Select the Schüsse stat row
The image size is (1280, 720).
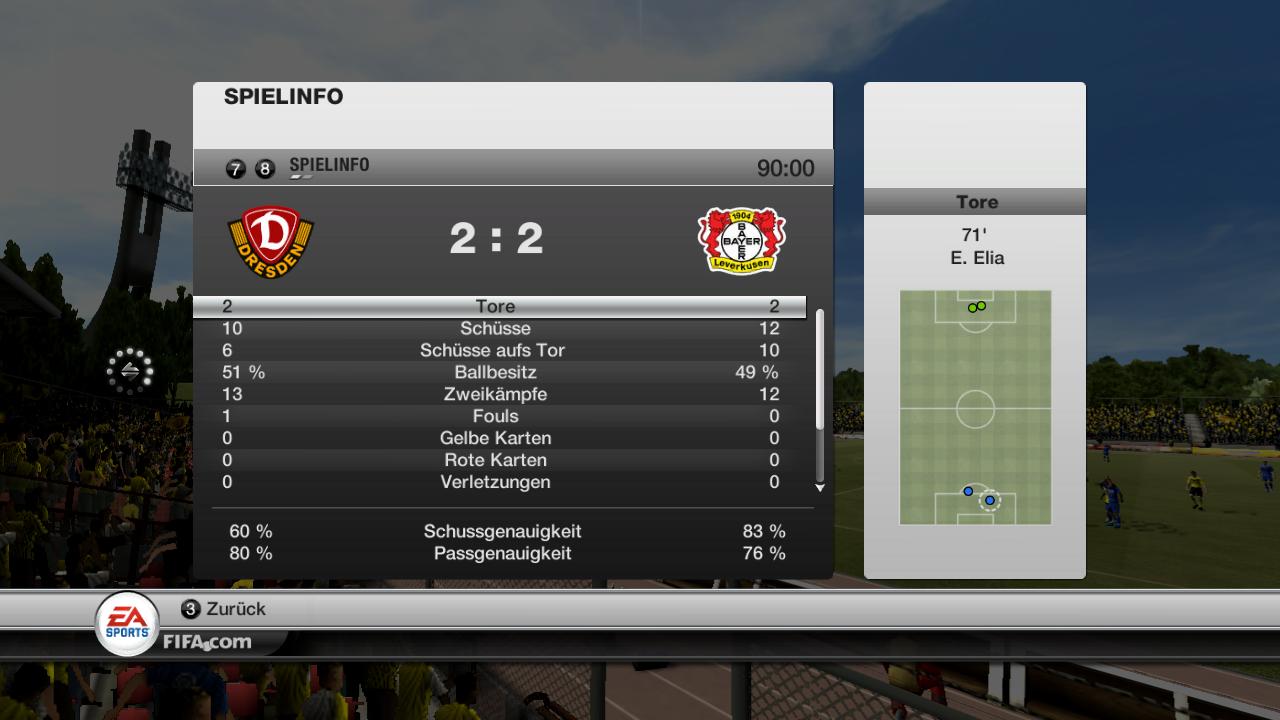click(496, 328)
